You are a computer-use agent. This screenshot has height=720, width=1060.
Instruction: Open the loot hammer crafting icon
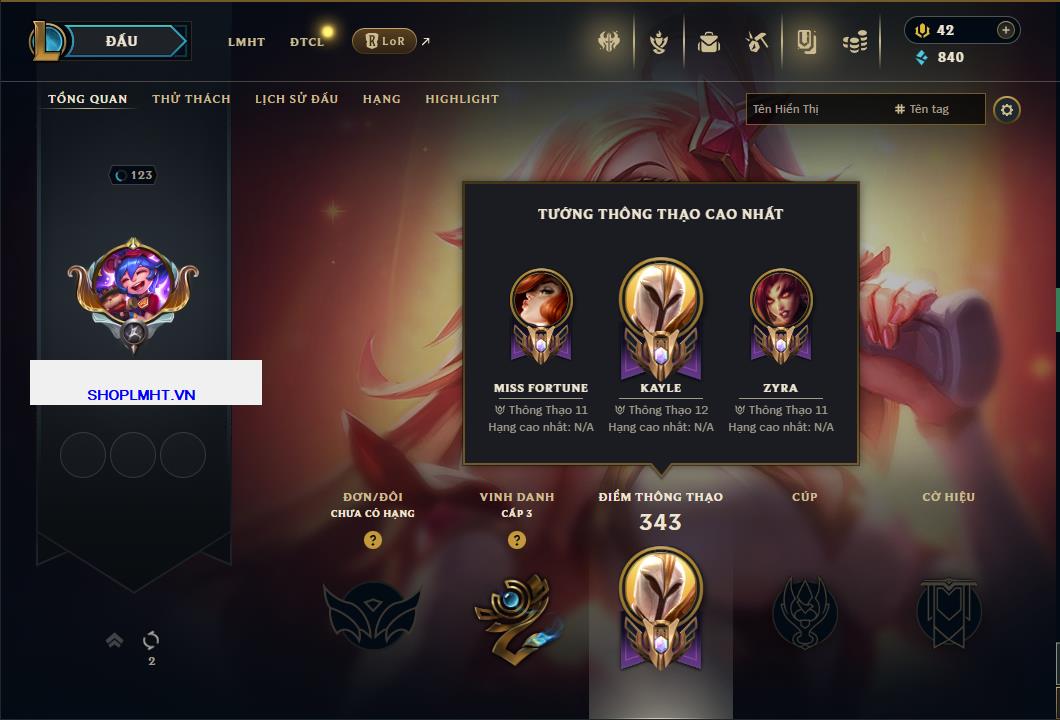pyautogui.click(x=756, y=42)
